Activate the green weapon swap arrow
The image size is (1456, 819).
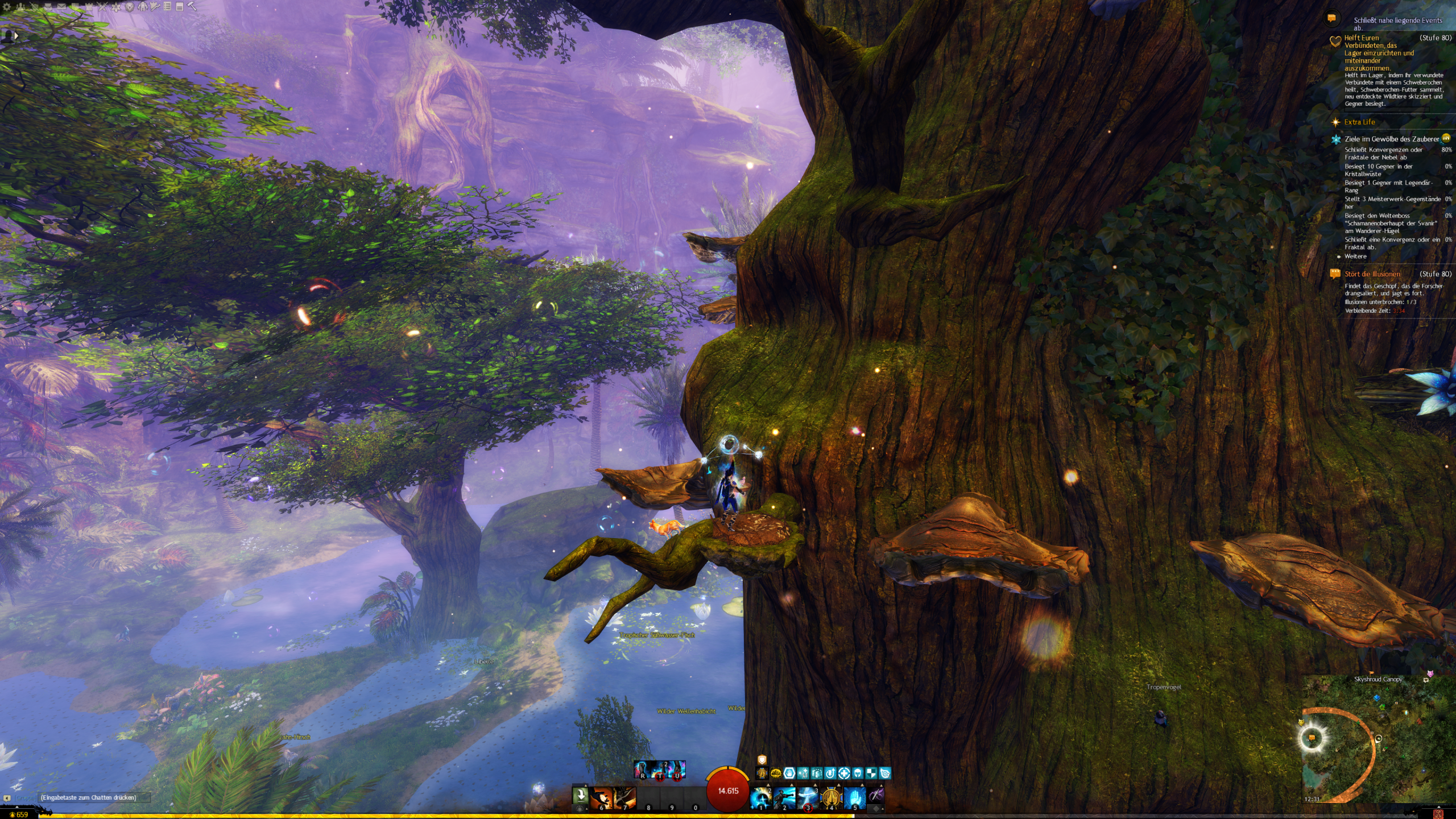580,795
